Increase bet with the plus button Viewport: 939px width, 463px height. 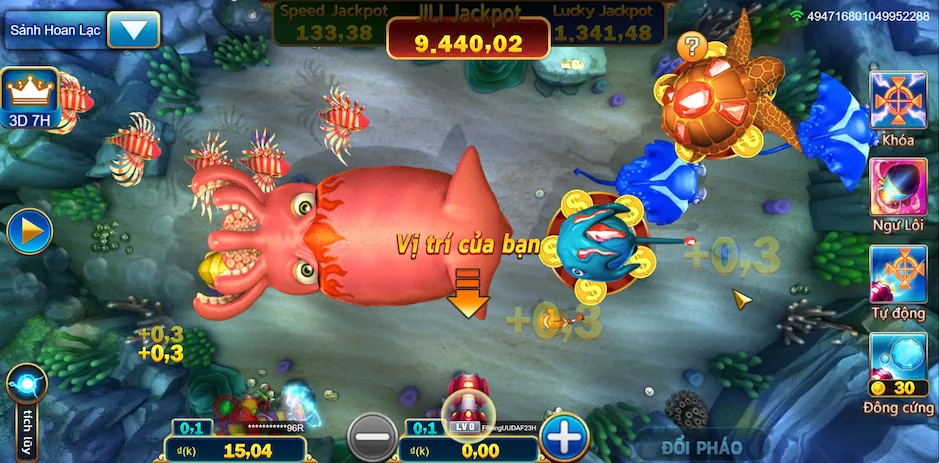point(564,437)
